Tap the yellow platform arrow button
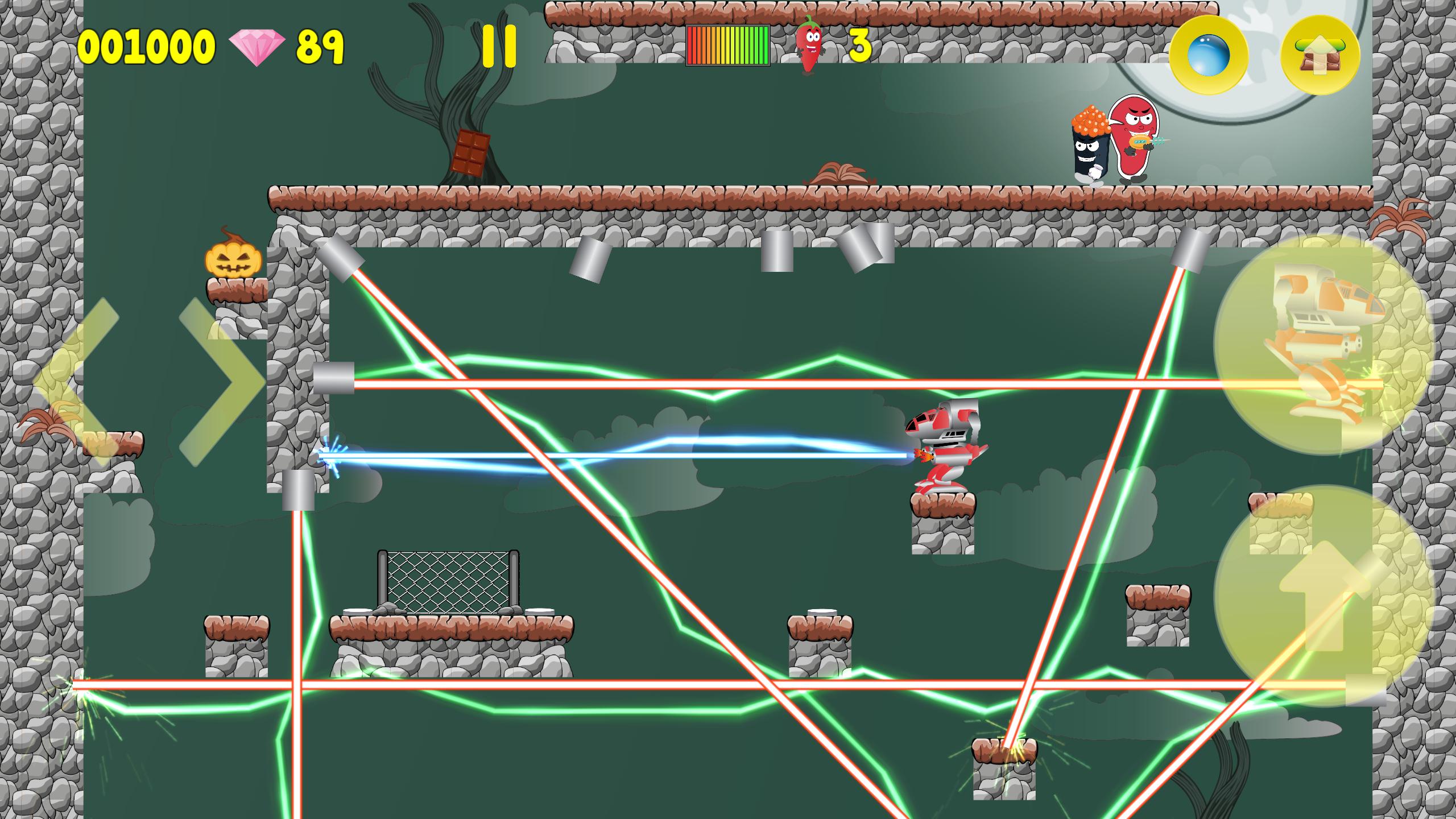The image size is (1456, 819). tap(1320, 55)
